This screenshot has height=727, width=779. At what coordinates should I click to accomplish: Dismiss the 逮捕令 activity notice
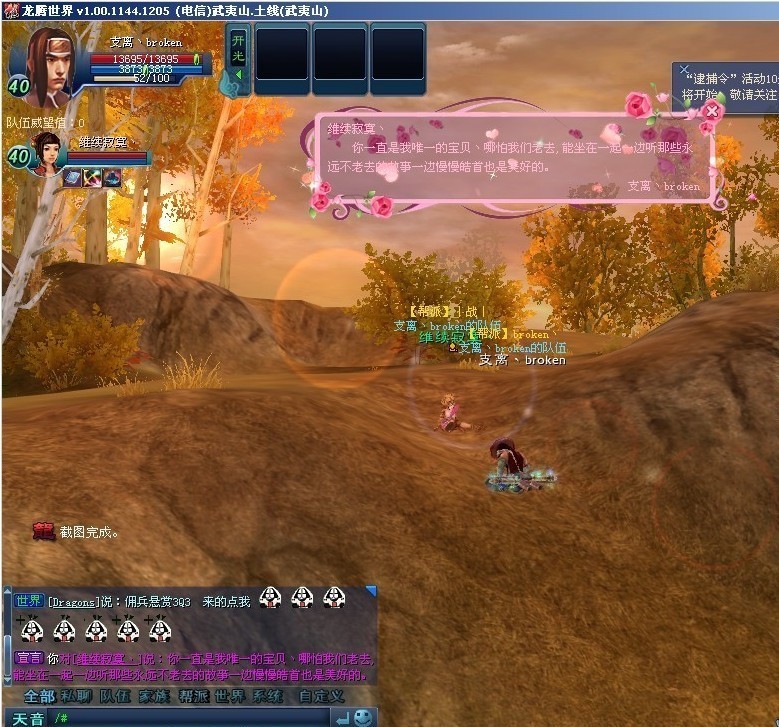click(x=684, y=71)
